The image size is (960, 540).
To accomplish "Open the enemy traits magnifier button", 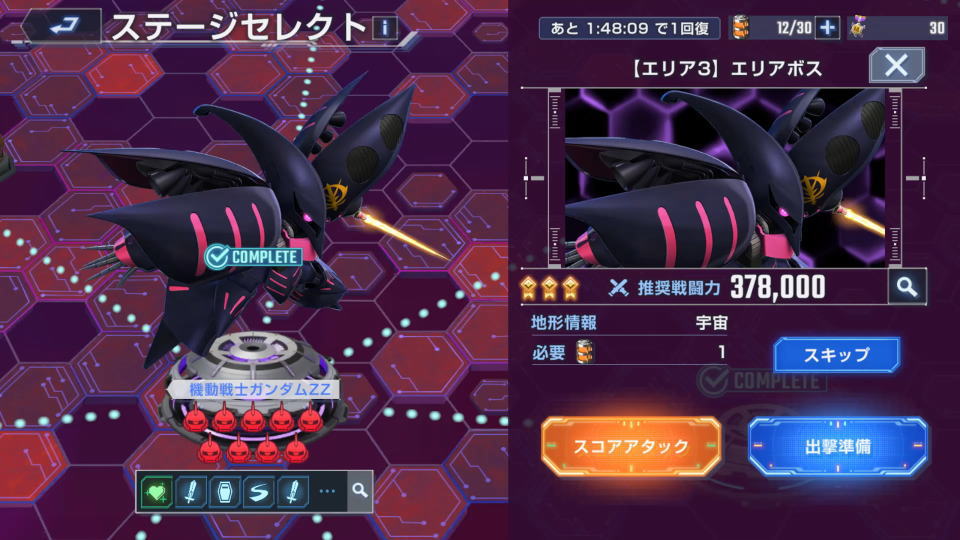I will [360, 491].
